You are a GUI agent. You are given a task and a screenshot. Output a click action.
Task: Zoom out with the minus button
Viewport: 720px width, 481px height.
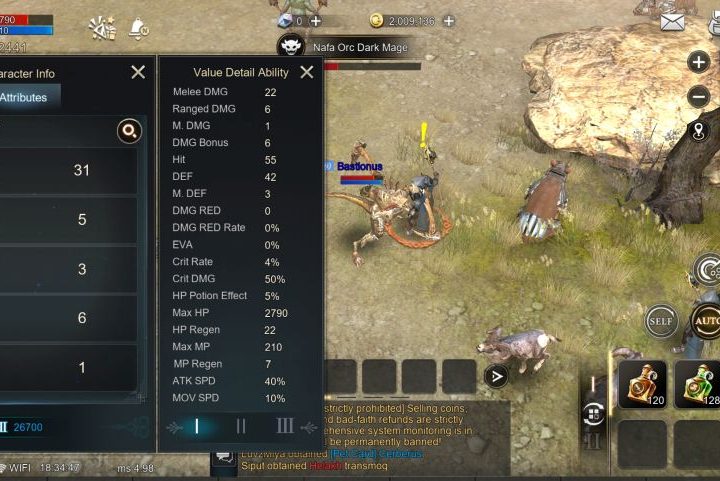(x=699, y=97)
